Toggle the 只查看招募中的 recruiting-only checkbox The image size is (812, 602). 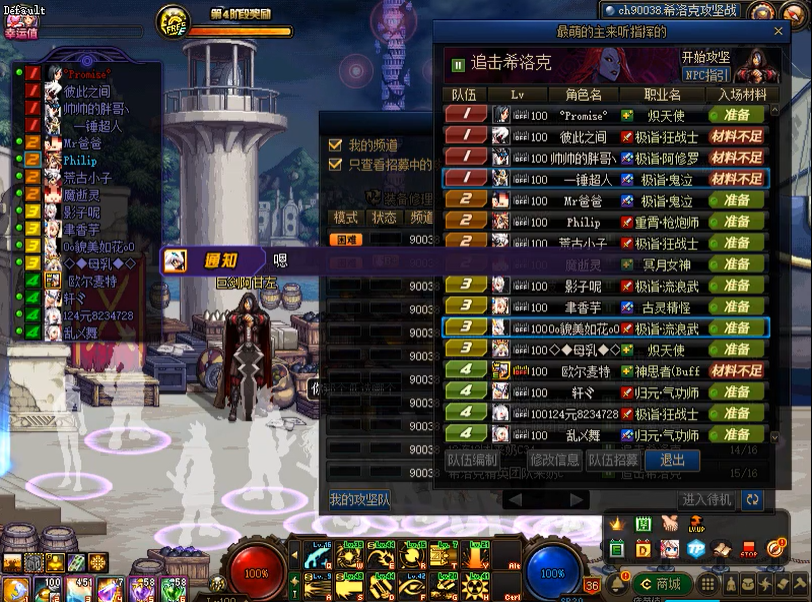click(x=336, y=165)
